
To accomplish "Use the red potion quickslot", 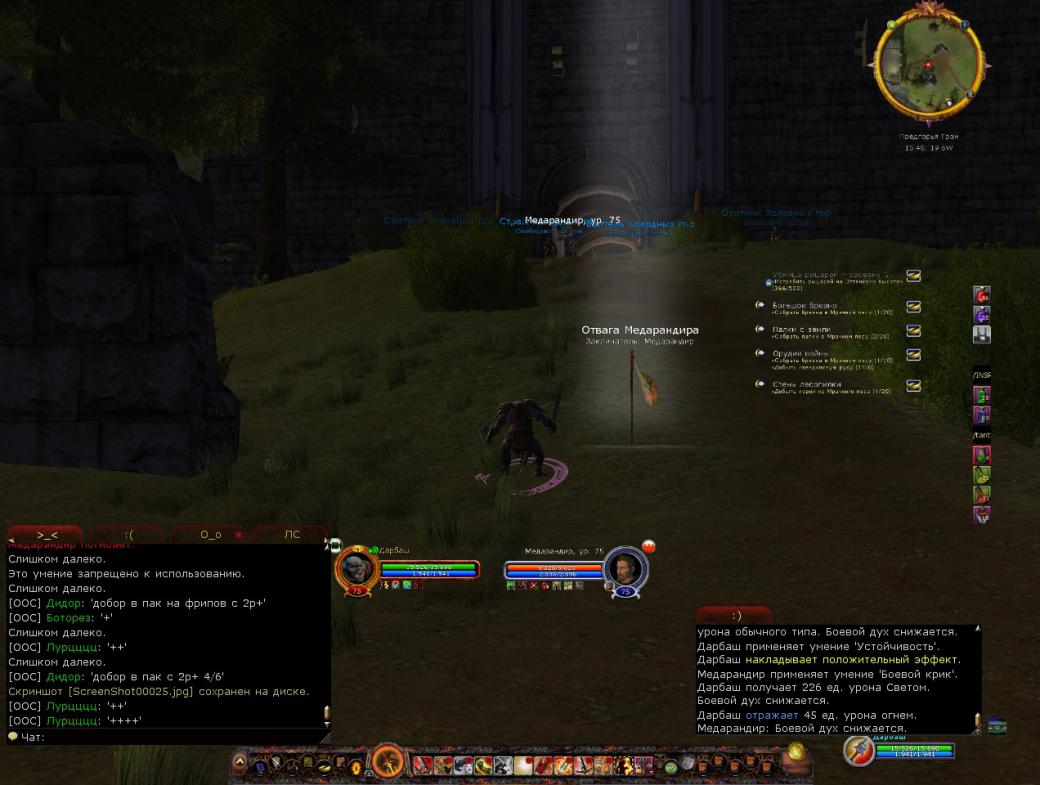I will pyautogui.click(x=982, y=295).
